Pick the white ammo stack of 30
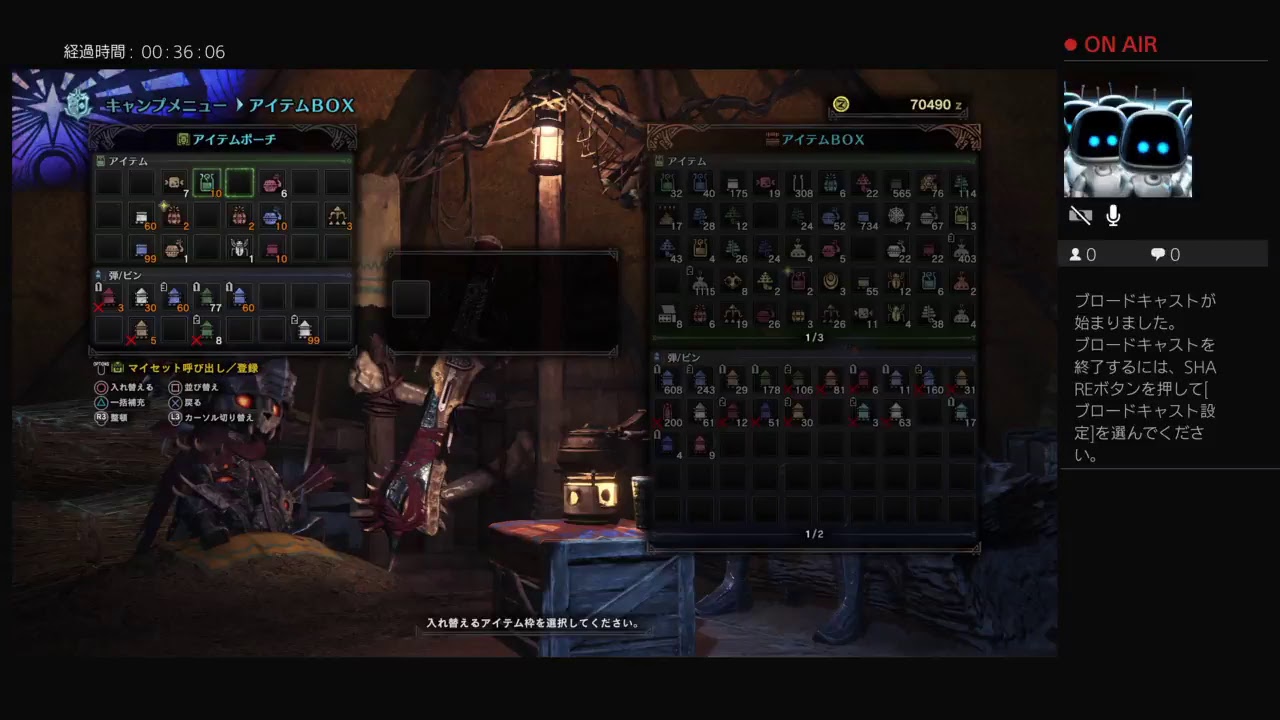 pos(142,296)
